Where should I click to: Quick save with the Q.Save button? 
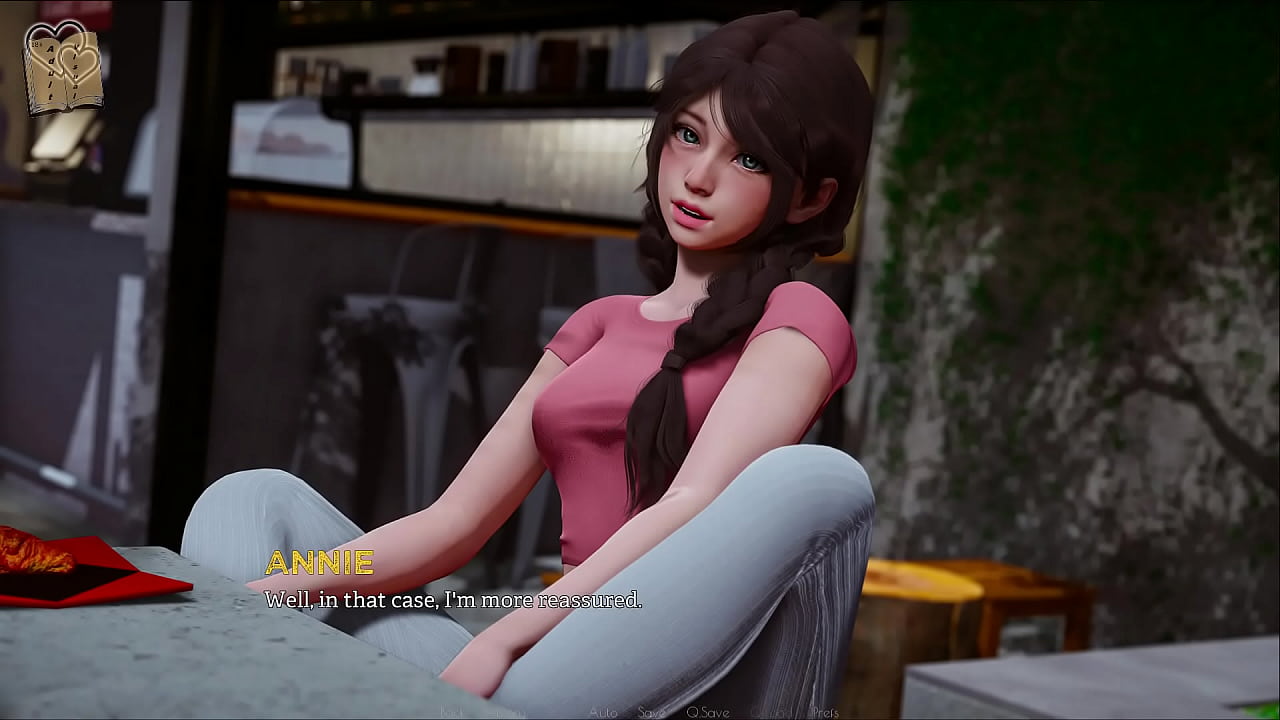click(707, 712)
